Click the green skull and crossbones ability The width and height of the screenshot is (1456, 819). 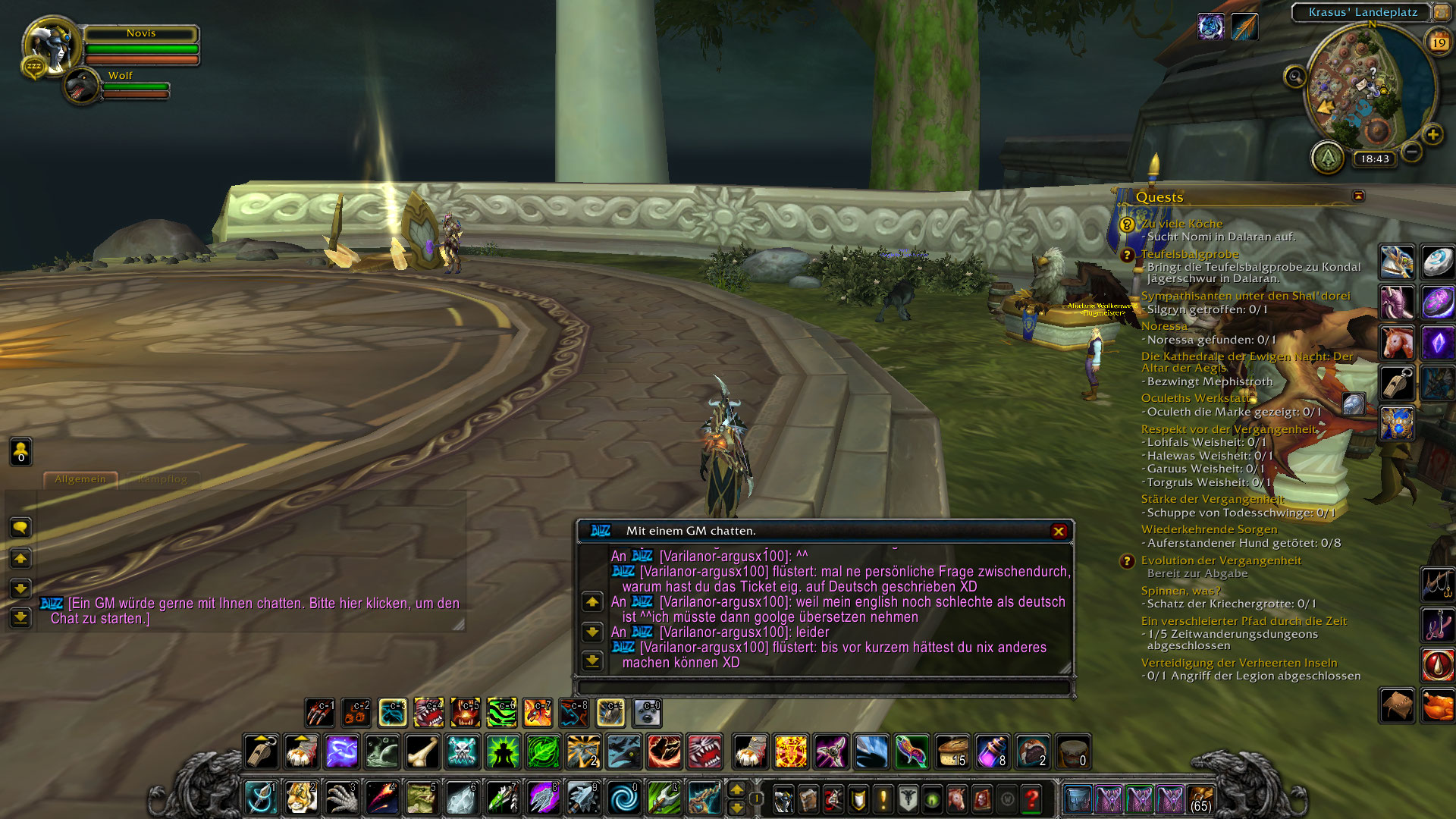tap(462, 752)
